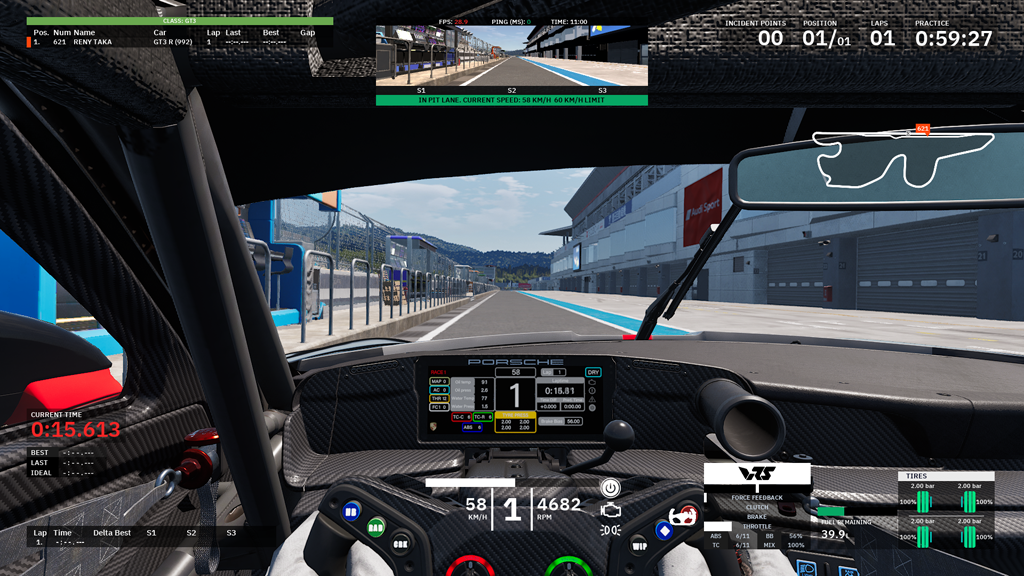Viewport: 1024px width, 576px height.
Task: Open the rear-view camera feed
Action: click(x=511, y=56)
